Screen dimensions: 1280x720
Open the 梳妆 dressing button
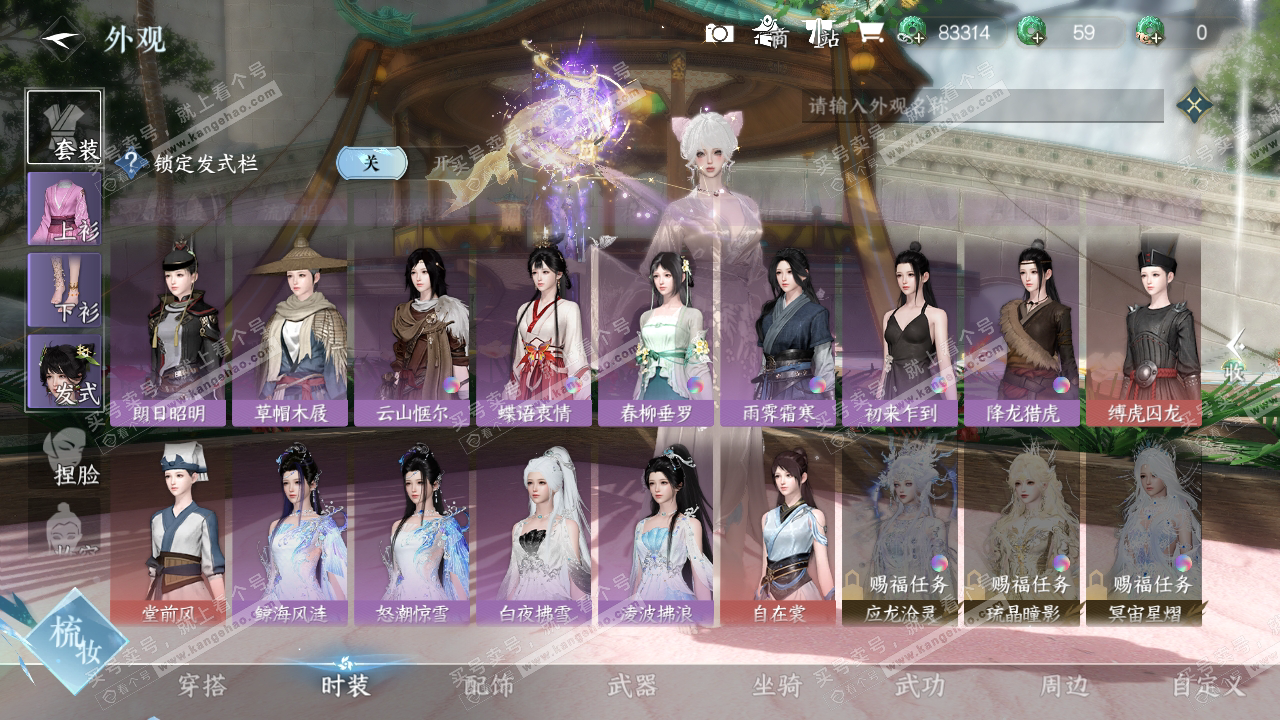77,642
